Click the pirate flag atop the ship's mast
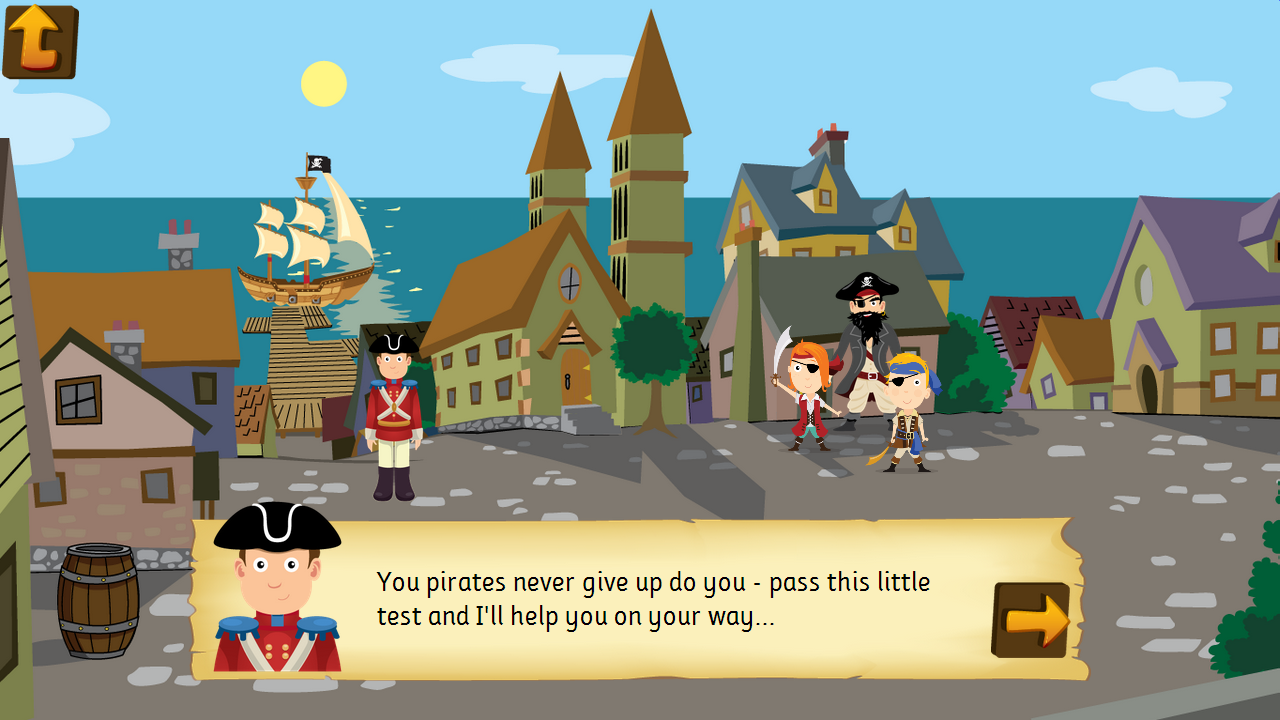 point(316,163)
